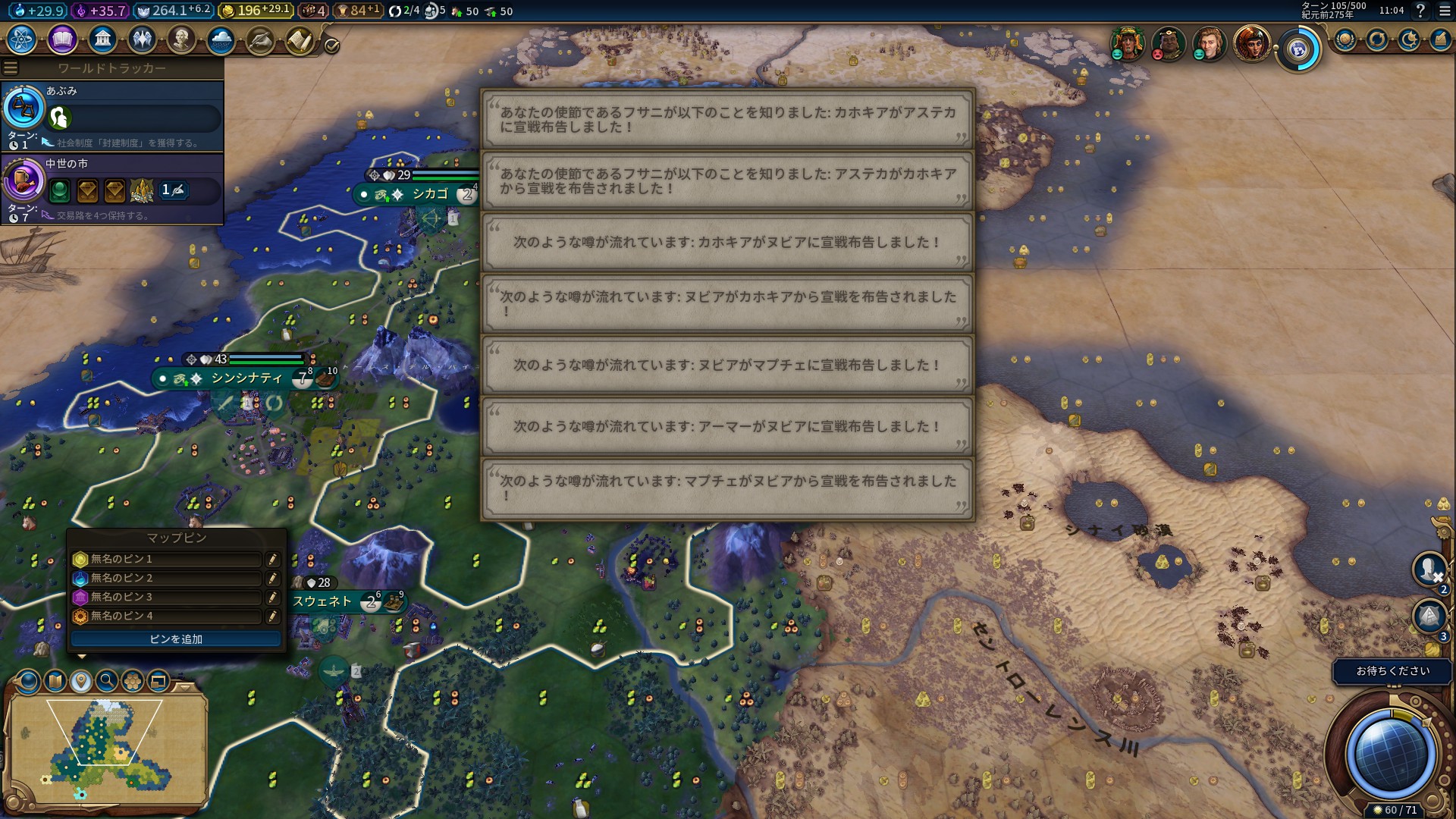Click the ピンを追加 button
This screenshot has height=819, width=1456.
(176, 639)
